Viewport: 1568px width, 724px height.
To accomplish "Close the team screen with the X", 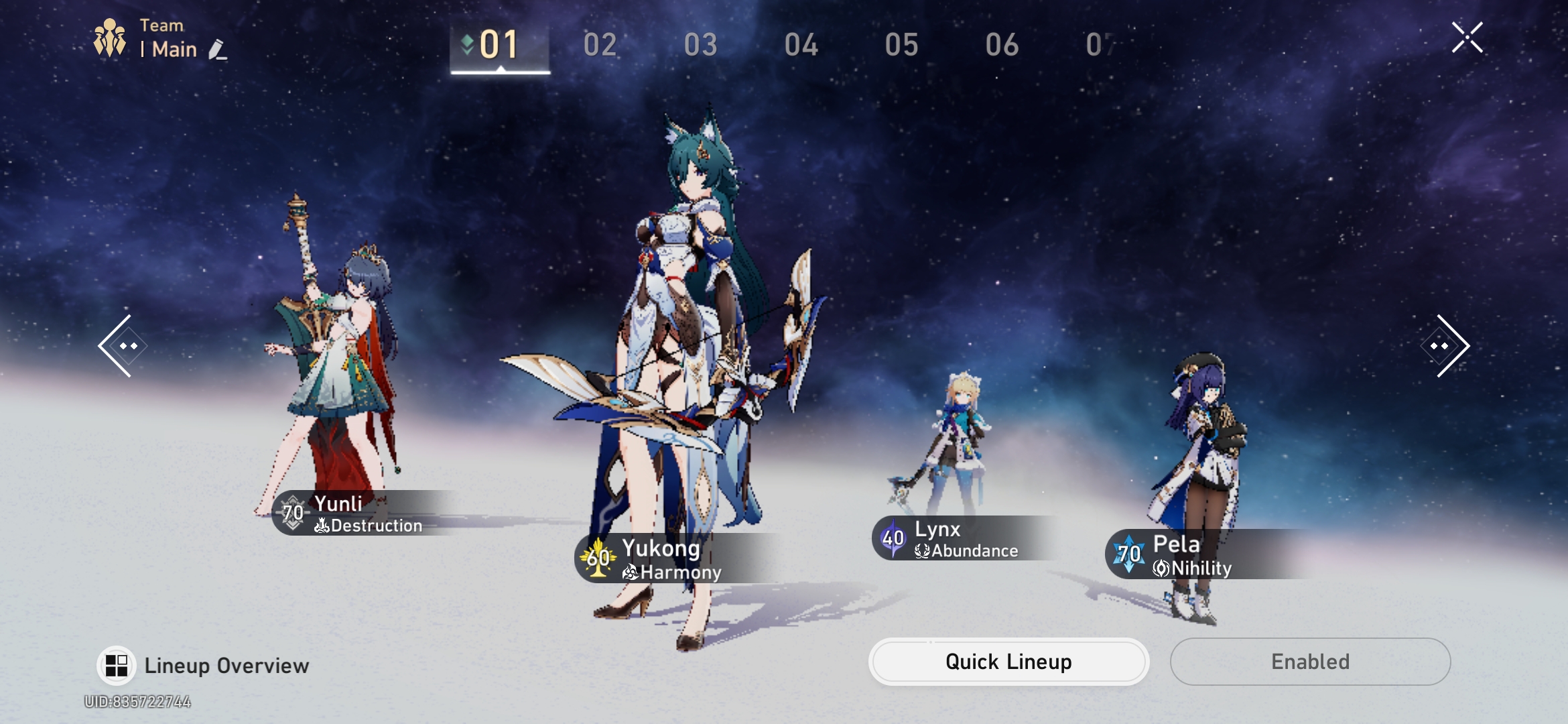I will coord(1467,37).
